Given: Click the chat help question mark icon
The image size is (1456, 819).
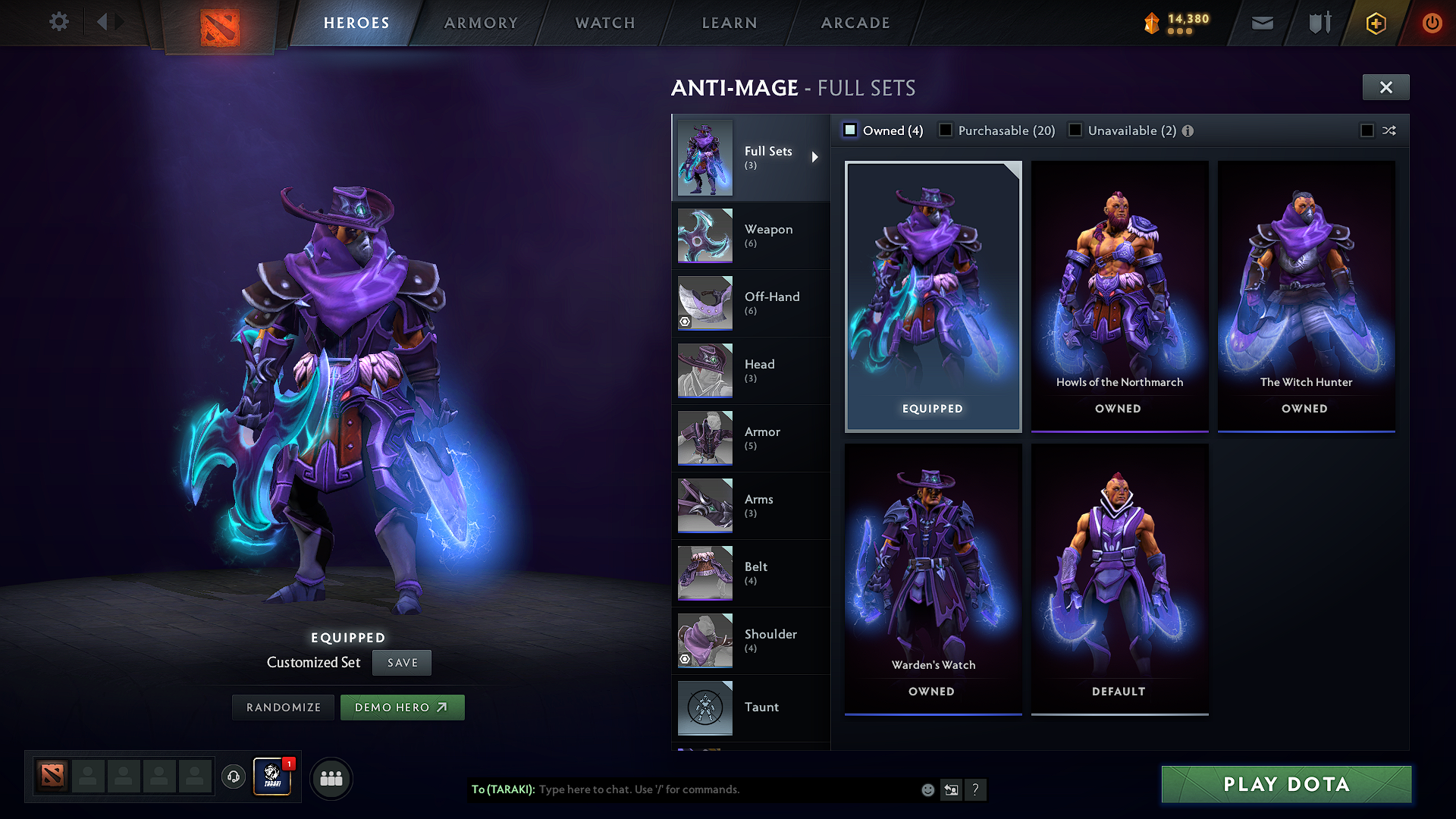Looking at the screenshot, I should [976, 790].
